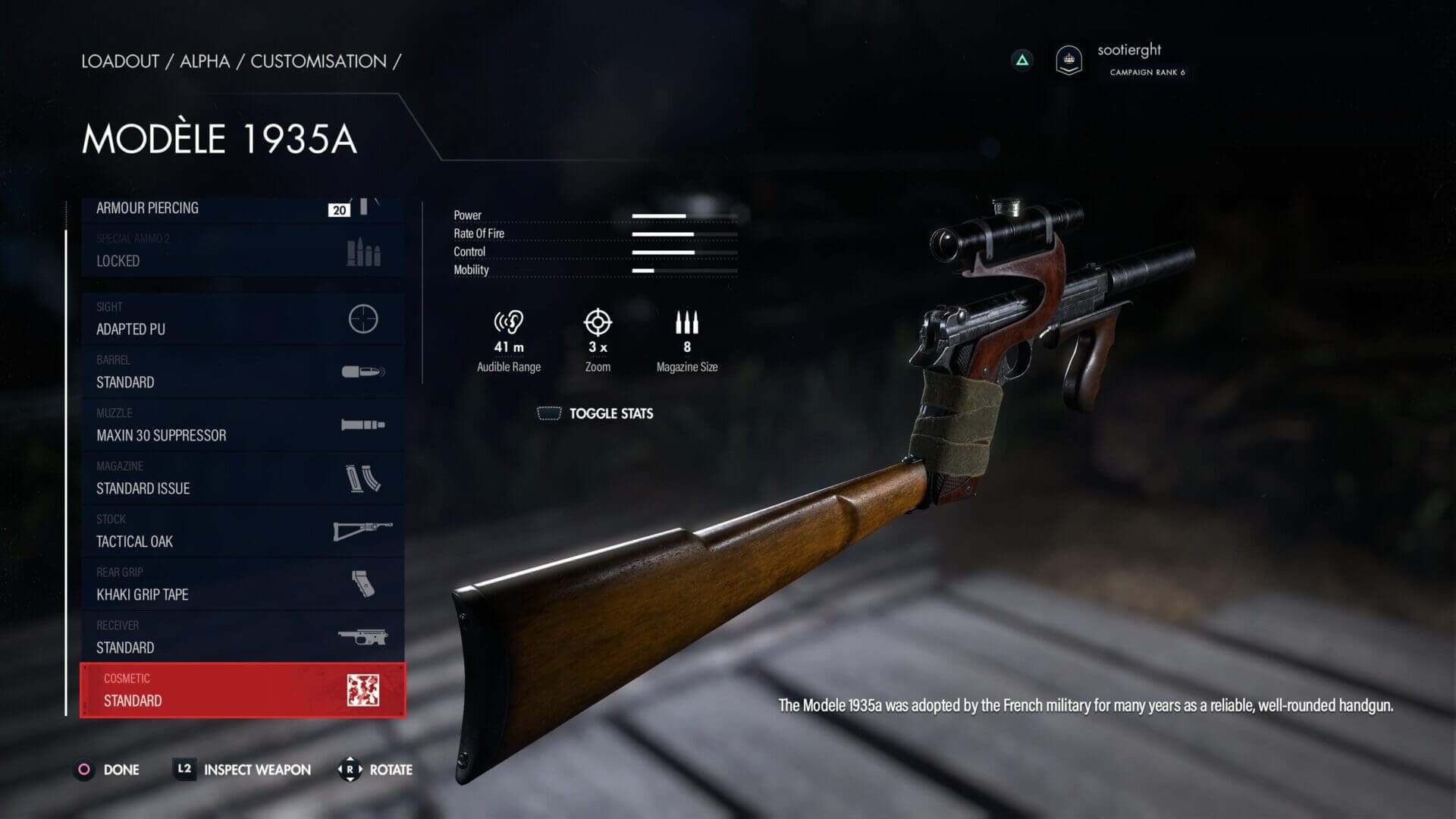Select the Armour Piercing ammo row
The height and width of the screenshot is (819, 1456).
pos(241,209)
